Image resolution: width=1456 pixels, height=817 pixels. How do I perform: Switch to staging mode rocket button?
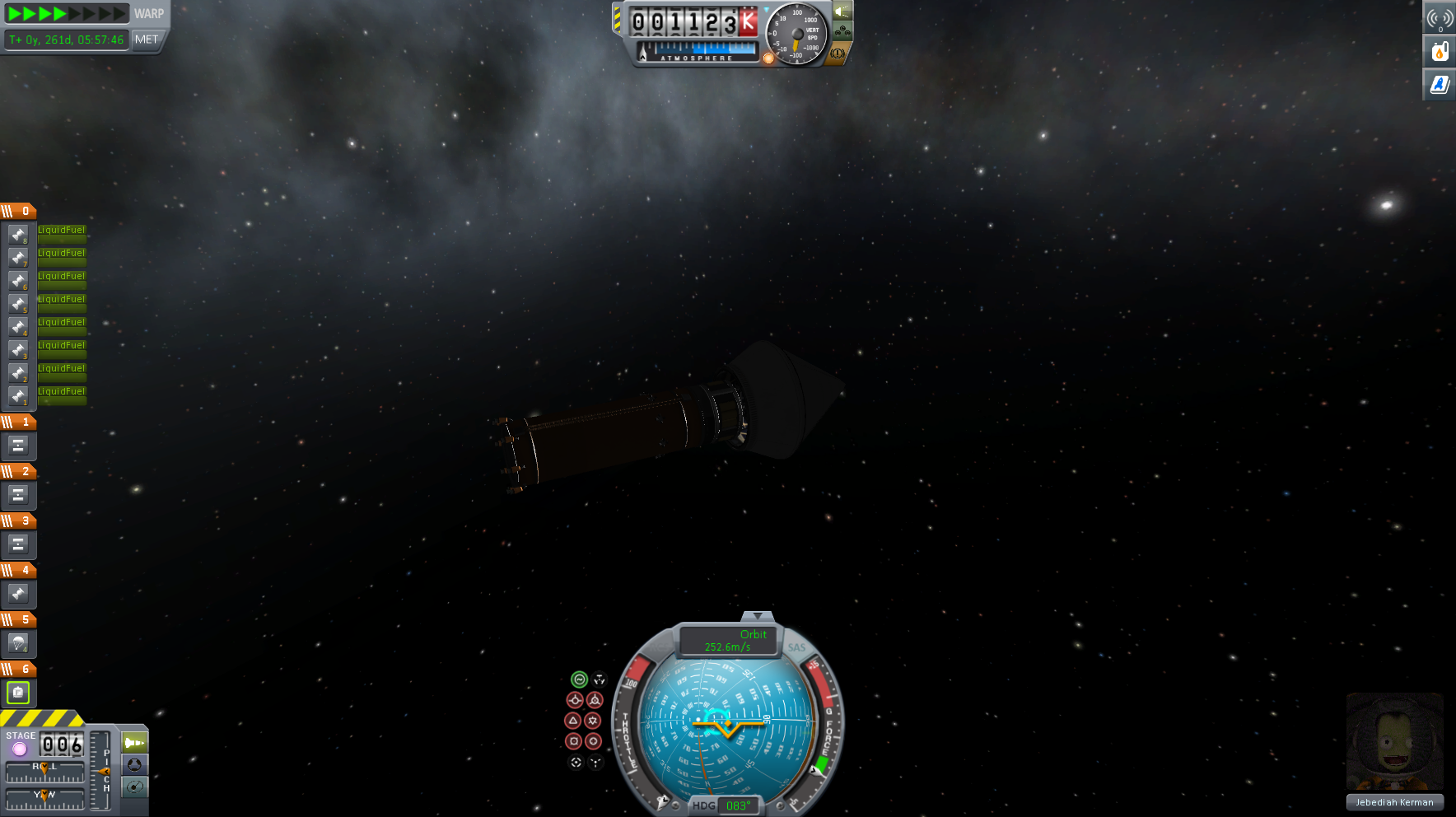(x=134, y=743)
